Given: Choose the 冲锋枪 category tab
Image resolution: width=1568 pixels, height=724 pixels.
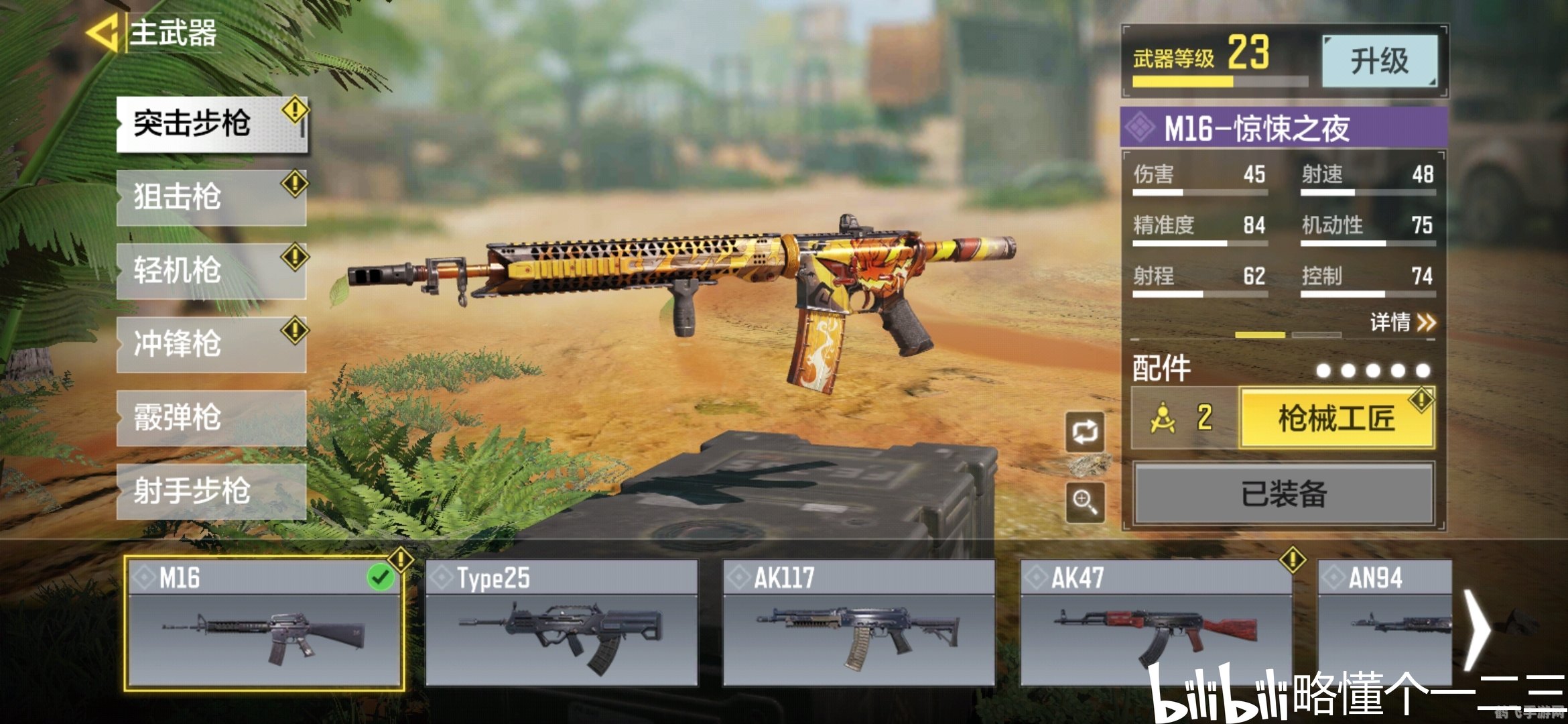Looking at the screenshot, I should coord(210,345).
